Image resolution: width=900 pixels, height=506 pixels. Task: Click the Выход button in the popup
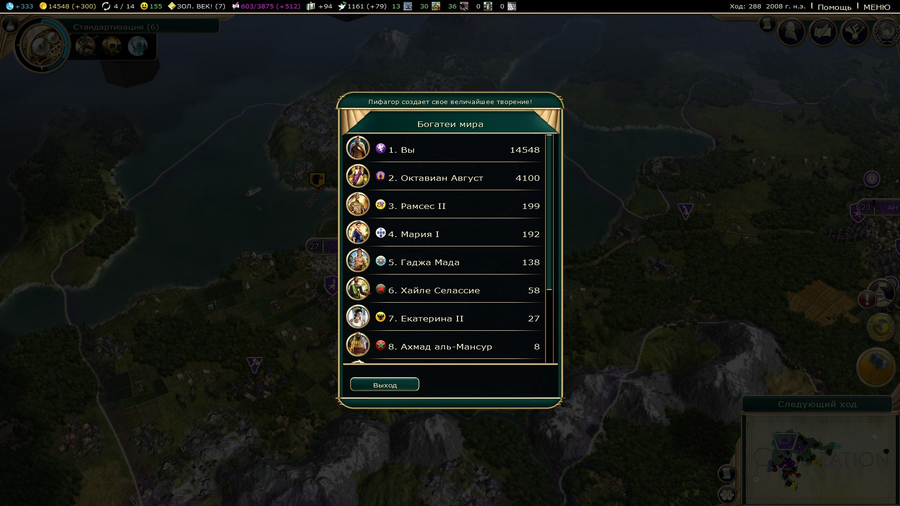click(385, 385)
